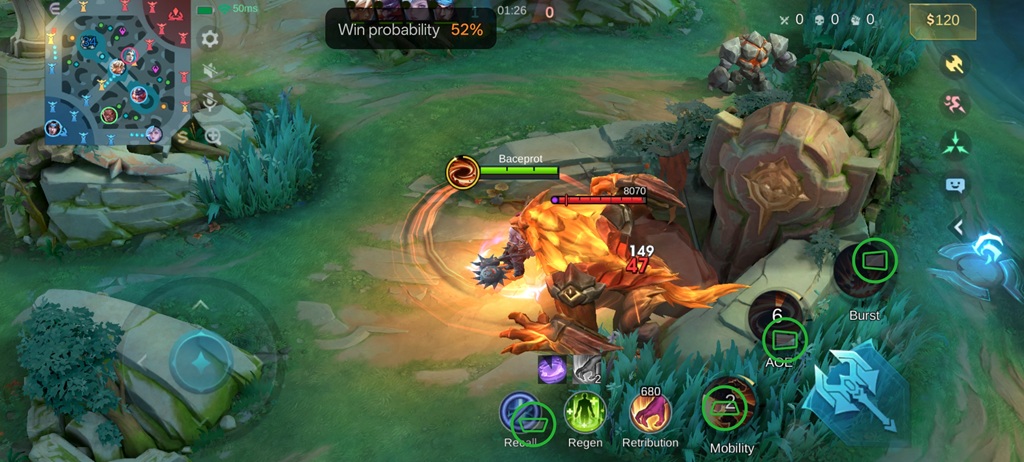Open the shop via the $120 gold button

pos(943,20)
